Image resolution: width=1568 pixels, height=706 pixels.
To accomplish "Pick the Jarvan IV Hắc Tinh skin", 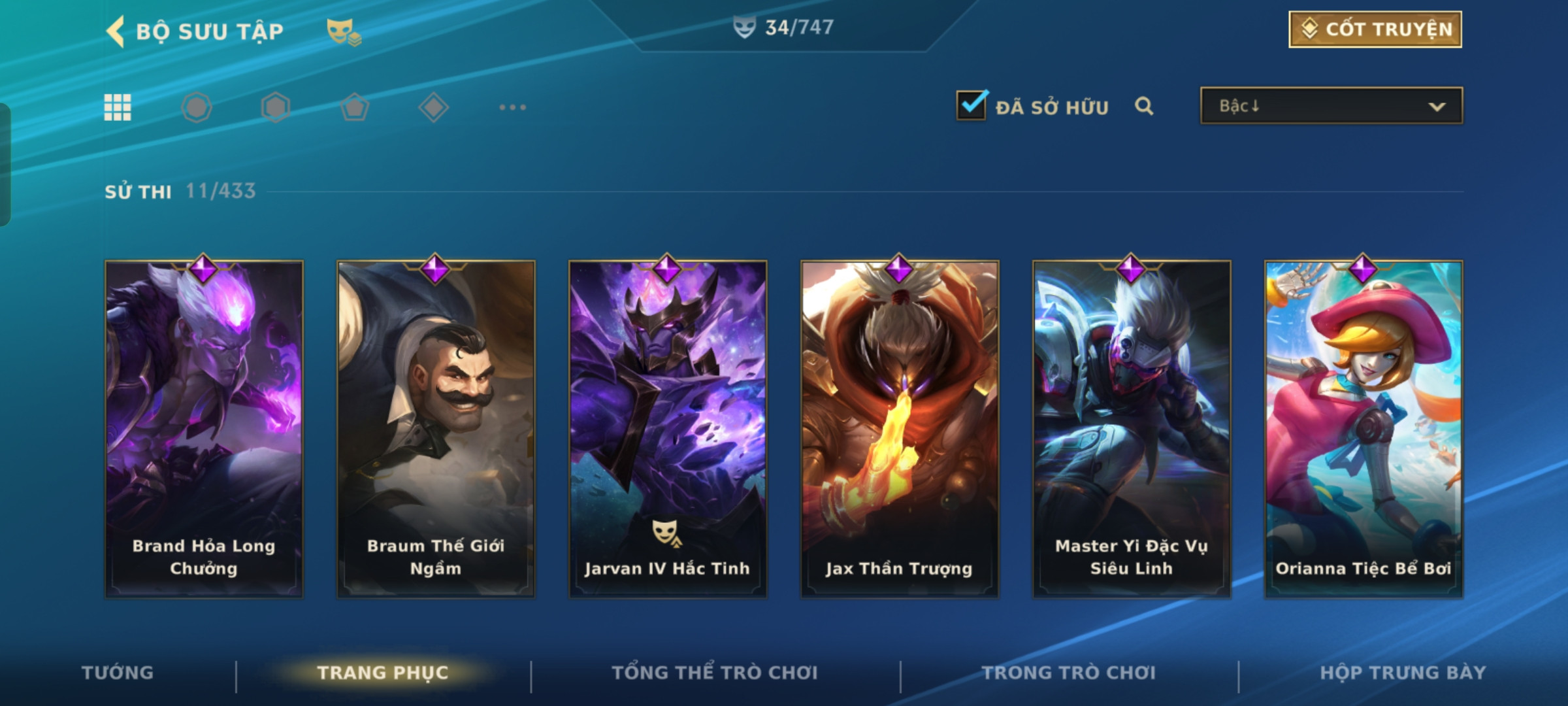I will tap(668, 429).
